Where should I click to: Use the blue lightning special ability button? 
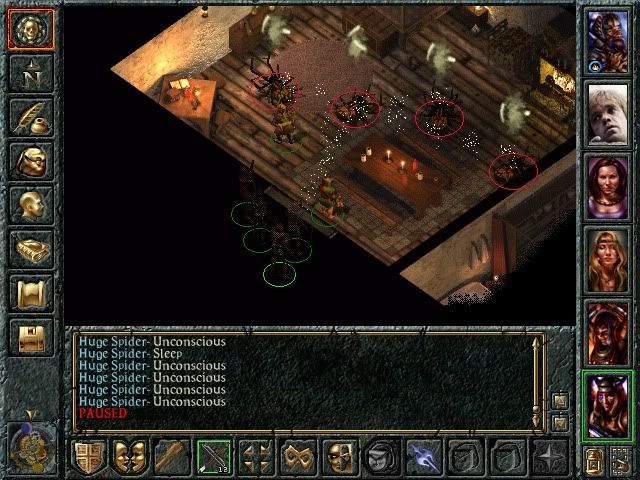[423, 456]
